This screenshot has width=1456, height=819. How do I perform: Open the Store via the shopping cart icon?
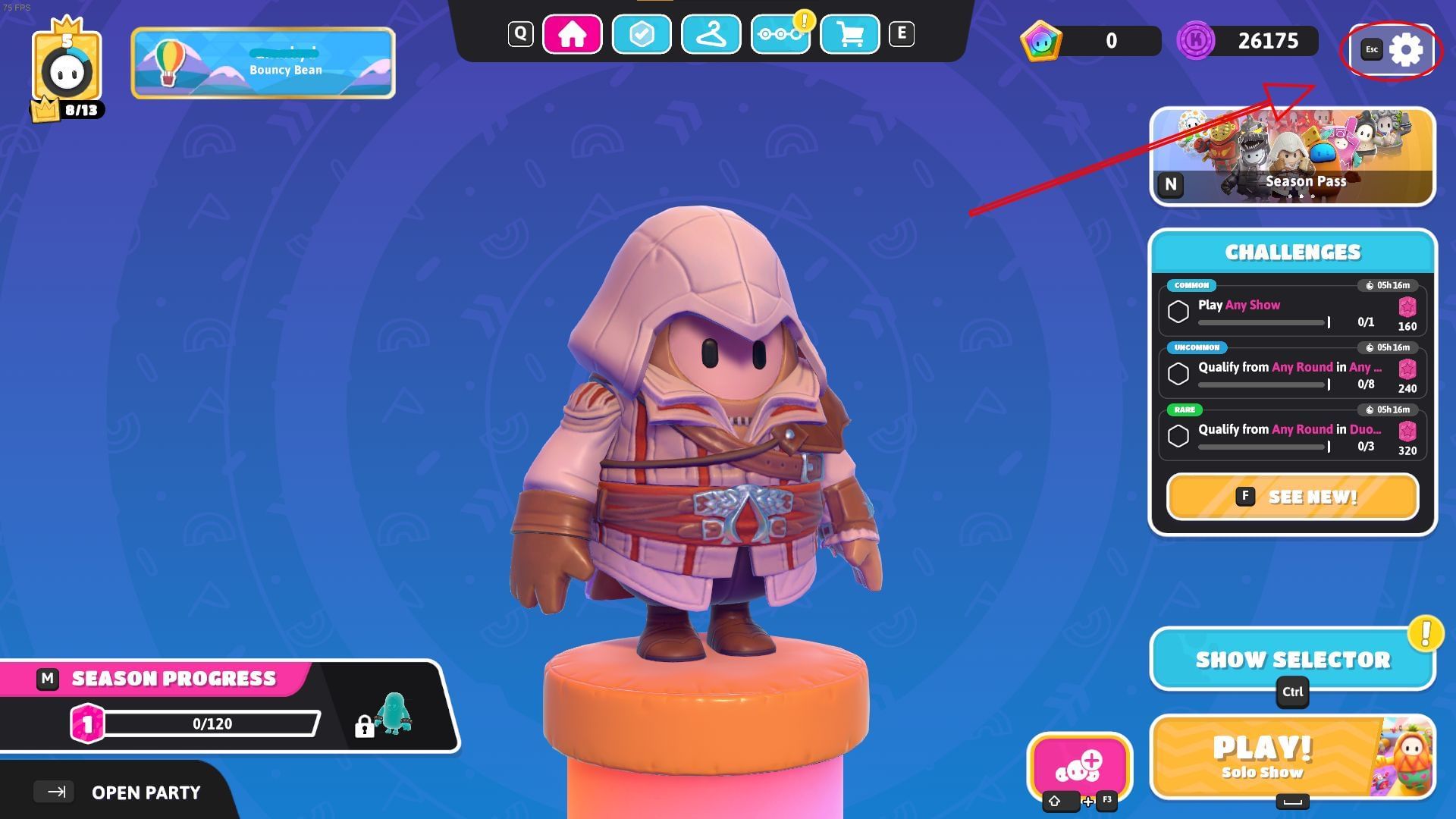852,33
